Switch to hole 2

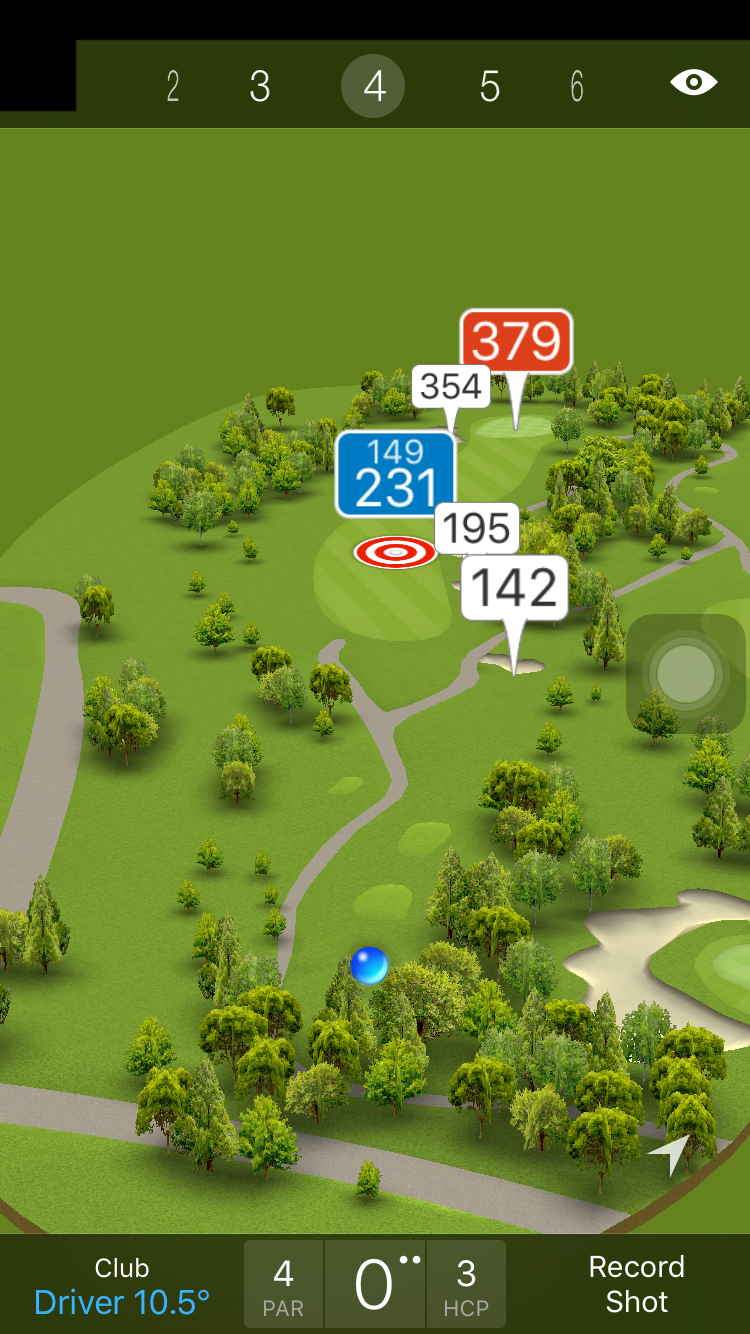coord(173,87)
